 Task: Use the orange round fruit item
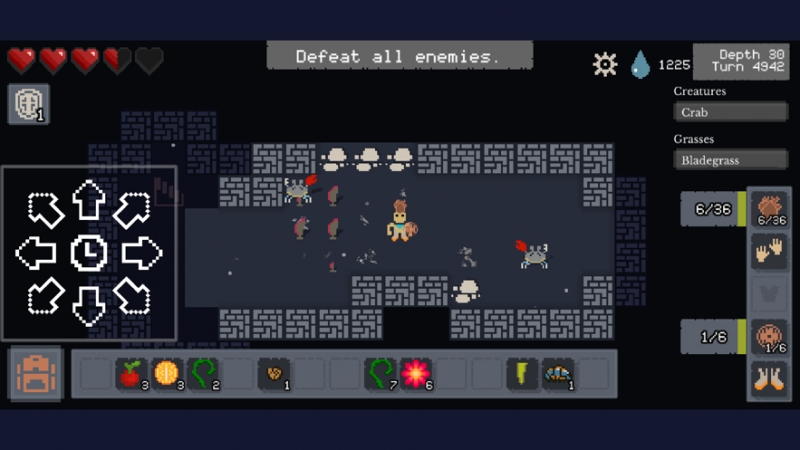click(166, 374)
